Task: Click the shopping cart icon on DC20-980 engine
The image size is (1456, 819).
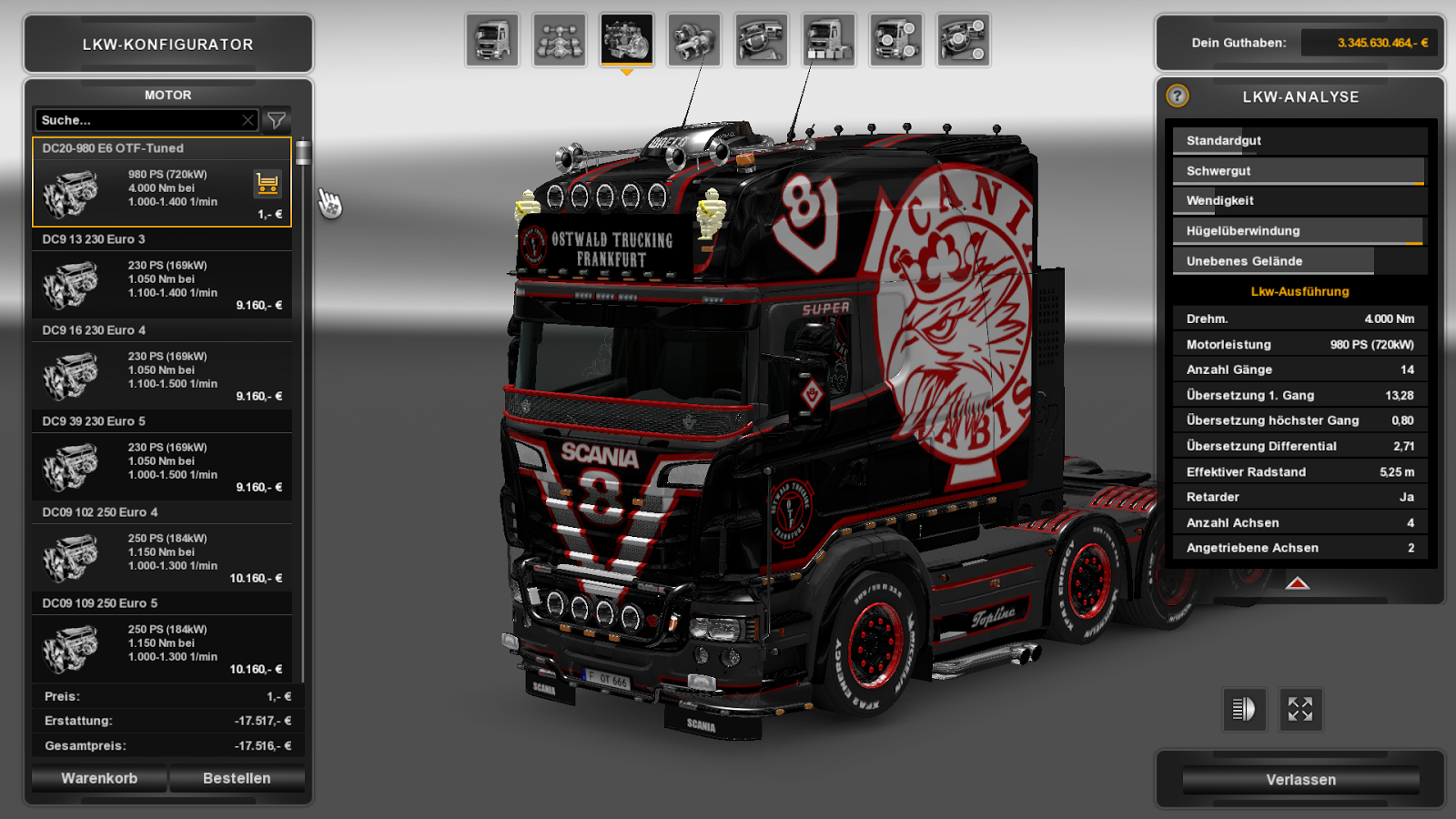Action: coord(266,186)
